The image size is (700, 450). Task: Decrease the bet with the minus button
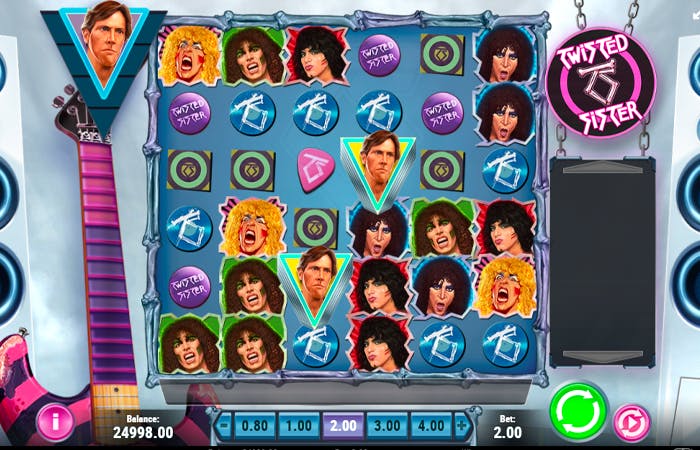(x=224, y=425)
